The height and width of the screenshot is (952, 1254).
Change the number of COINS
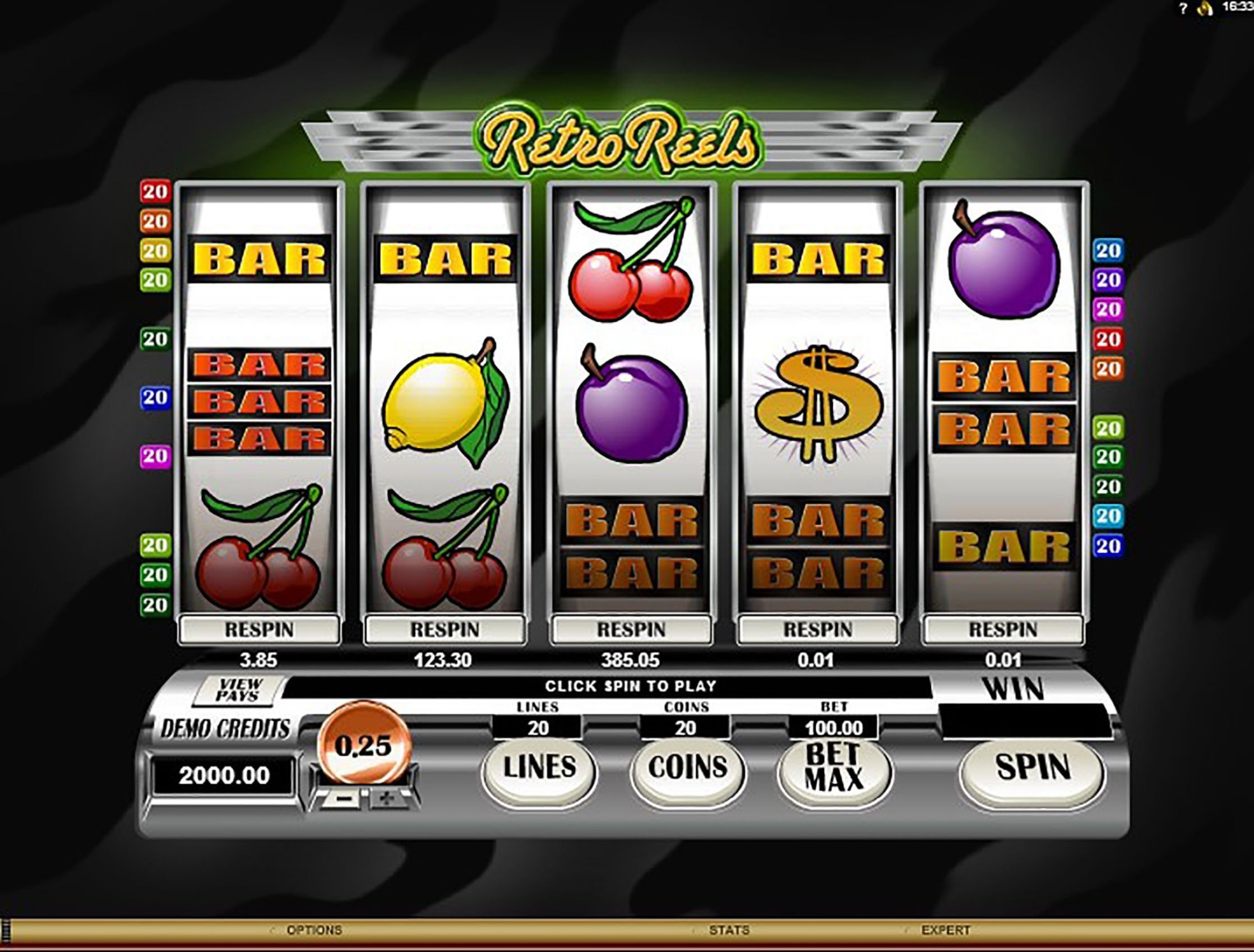[x=687, y=767]
